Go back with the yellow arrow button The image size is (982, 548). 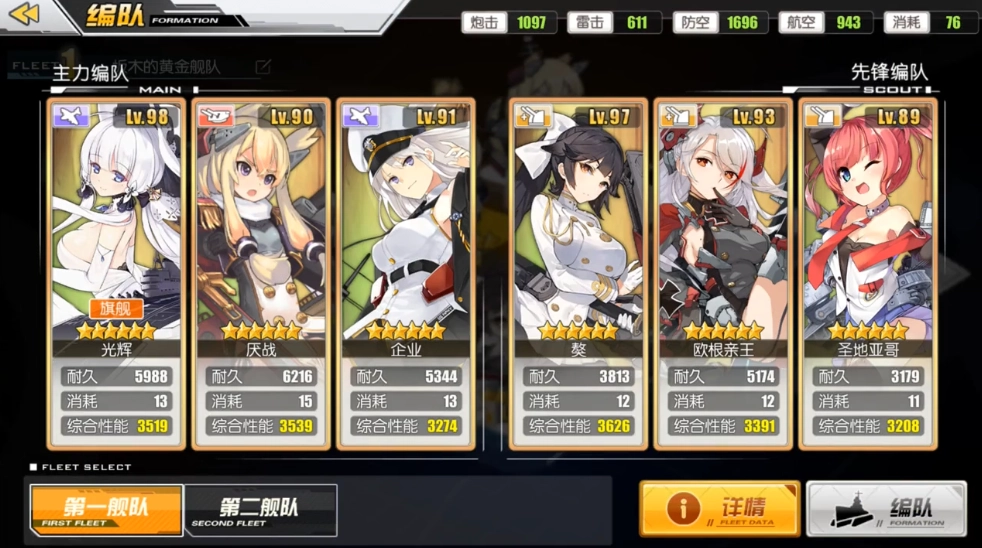[24, 14]
